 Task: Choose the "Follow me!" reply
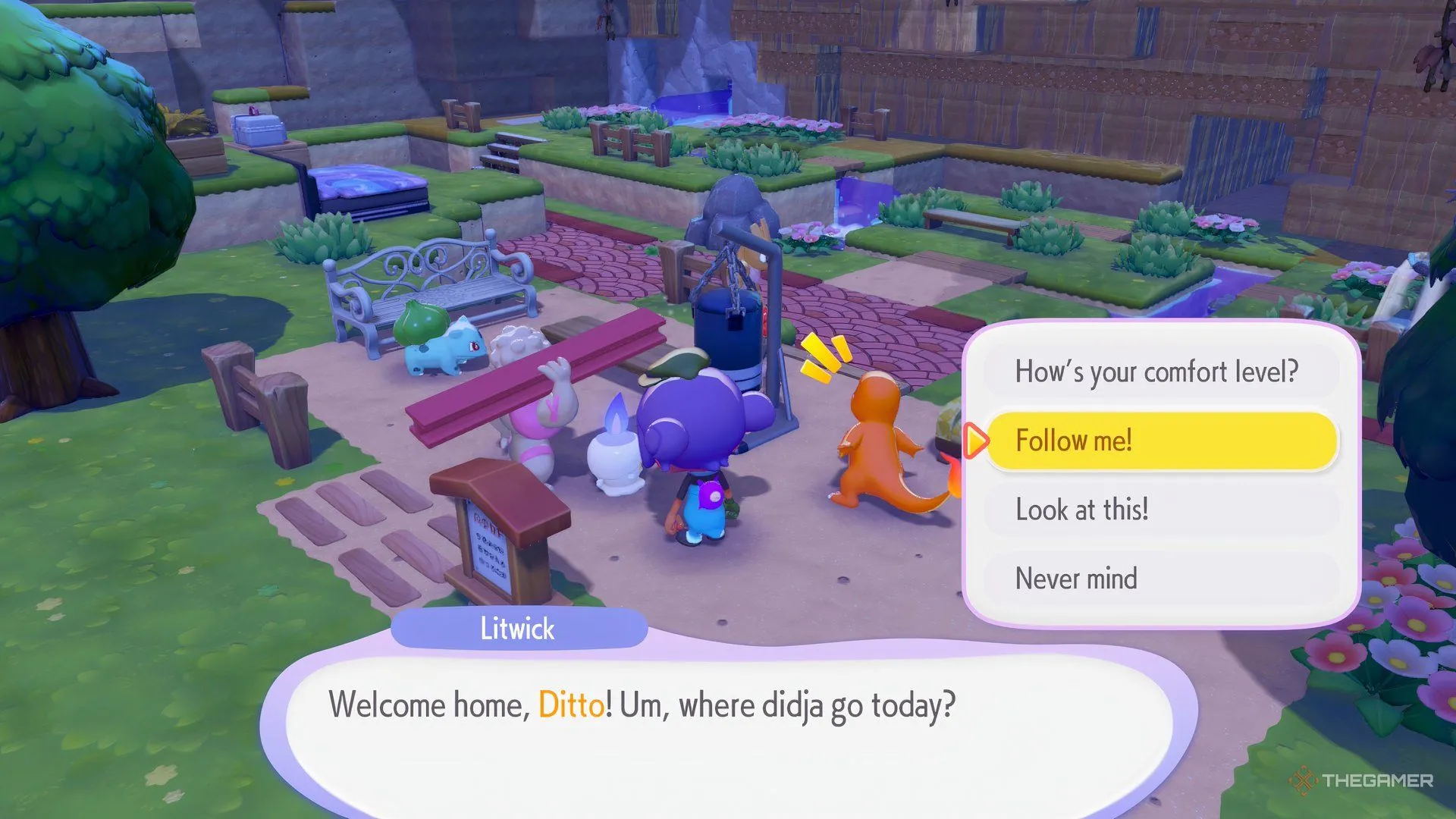click(1160, 441)
